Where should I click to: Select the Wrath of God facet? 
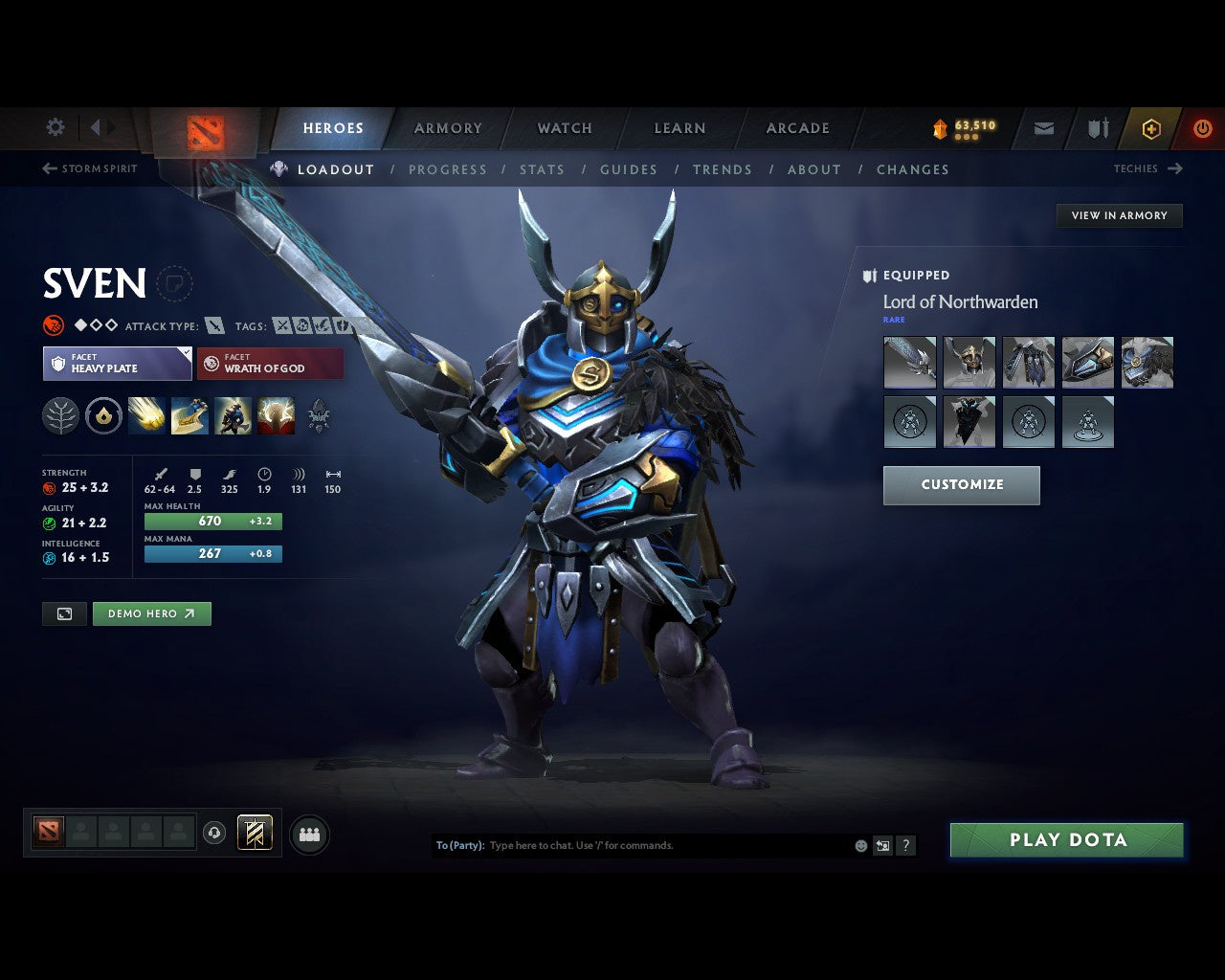(x=270, y=364)
